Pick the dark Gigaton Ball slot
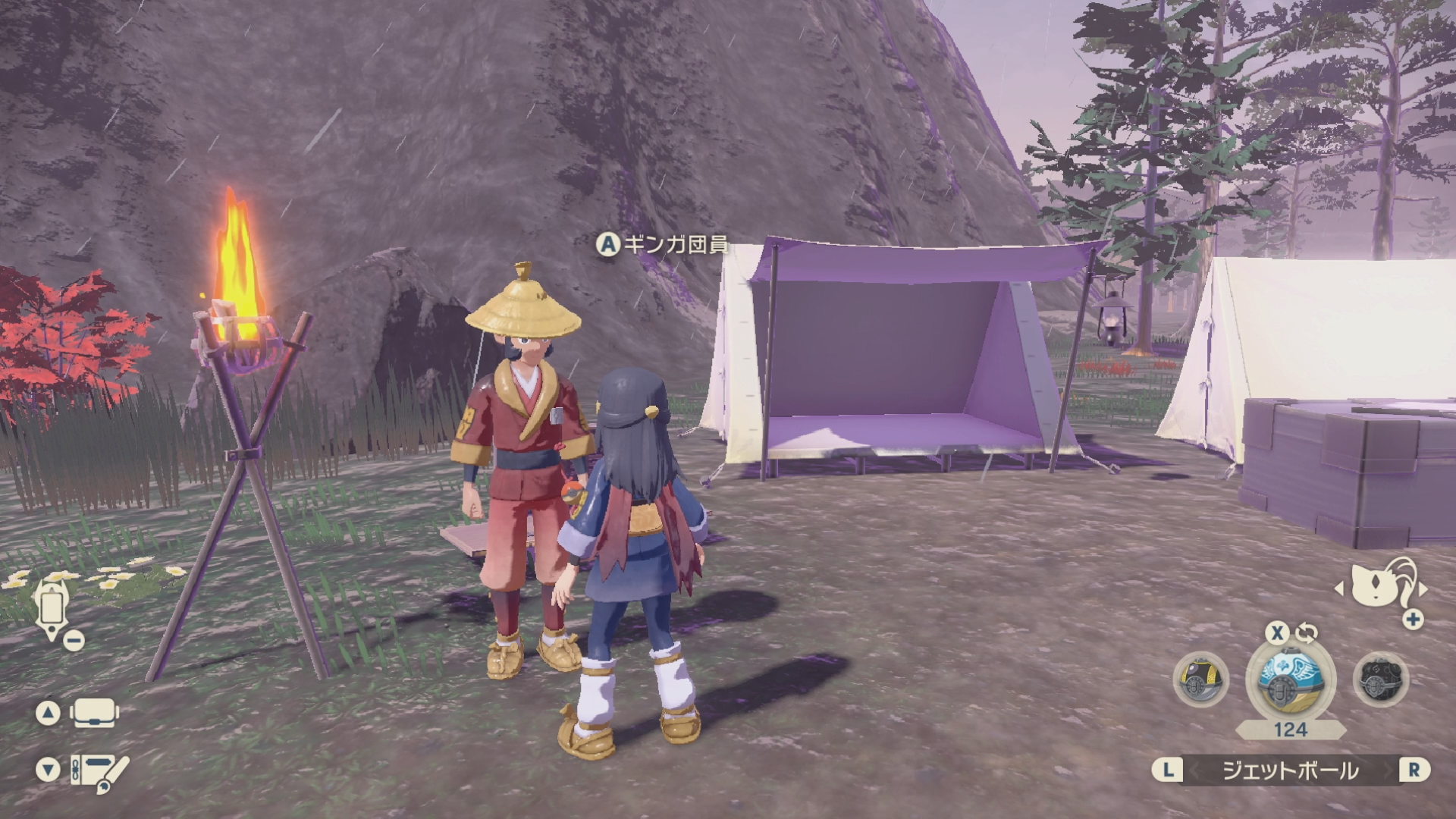This screenshot has width=1456, height=819. coord(1380,680)
